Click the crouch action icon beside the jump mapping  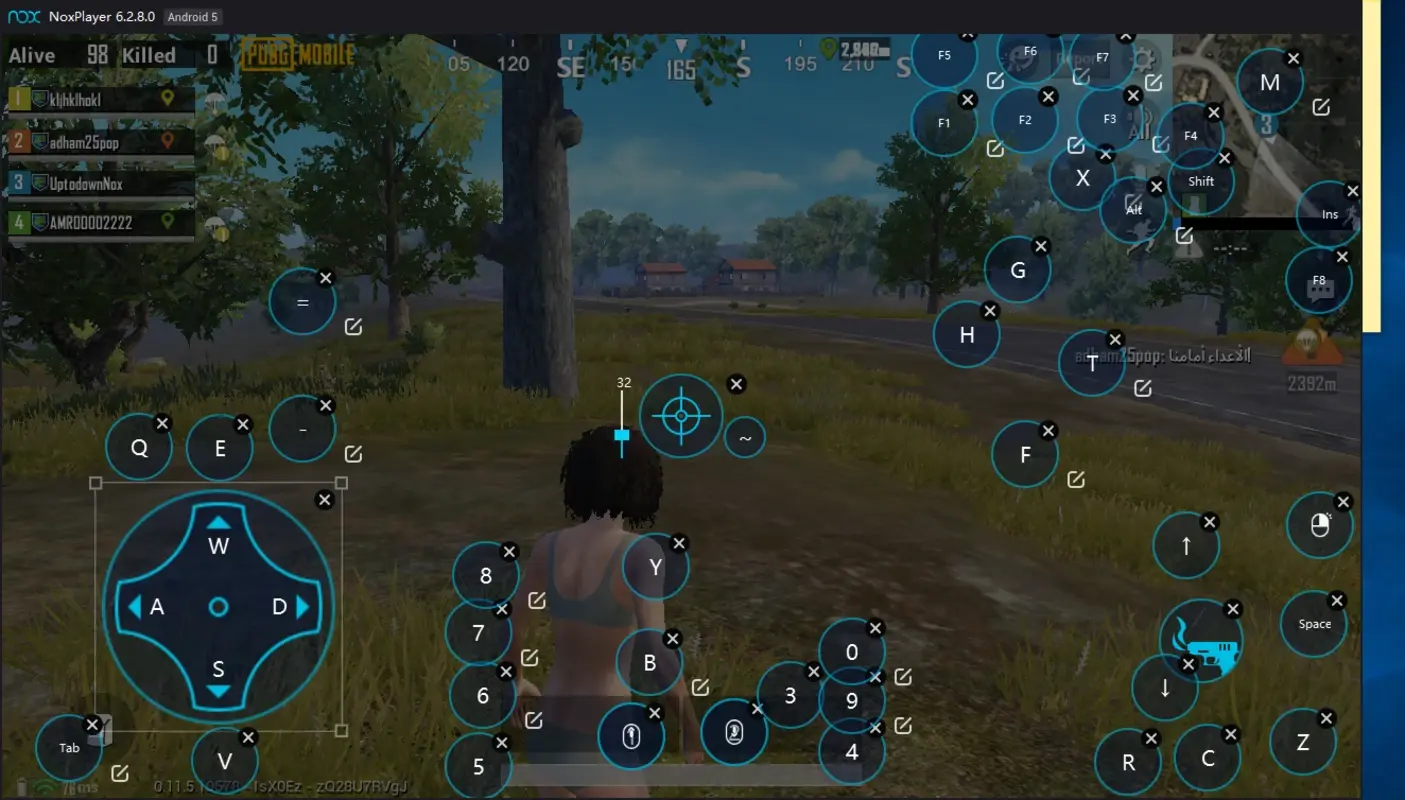(x=735, y=735)
